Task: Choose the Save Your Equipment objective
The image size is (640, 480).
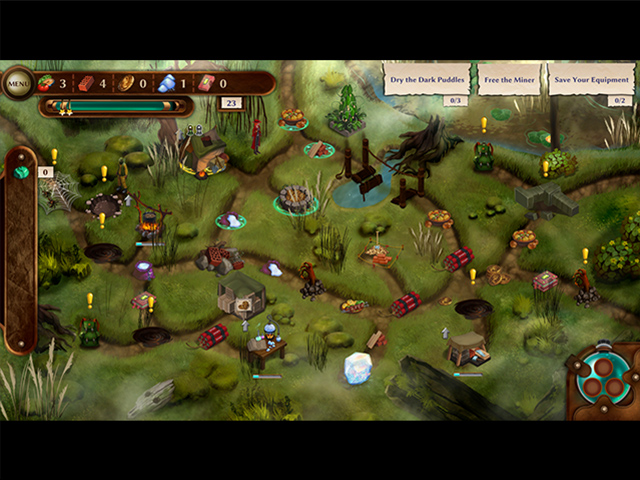Action: 591,79
